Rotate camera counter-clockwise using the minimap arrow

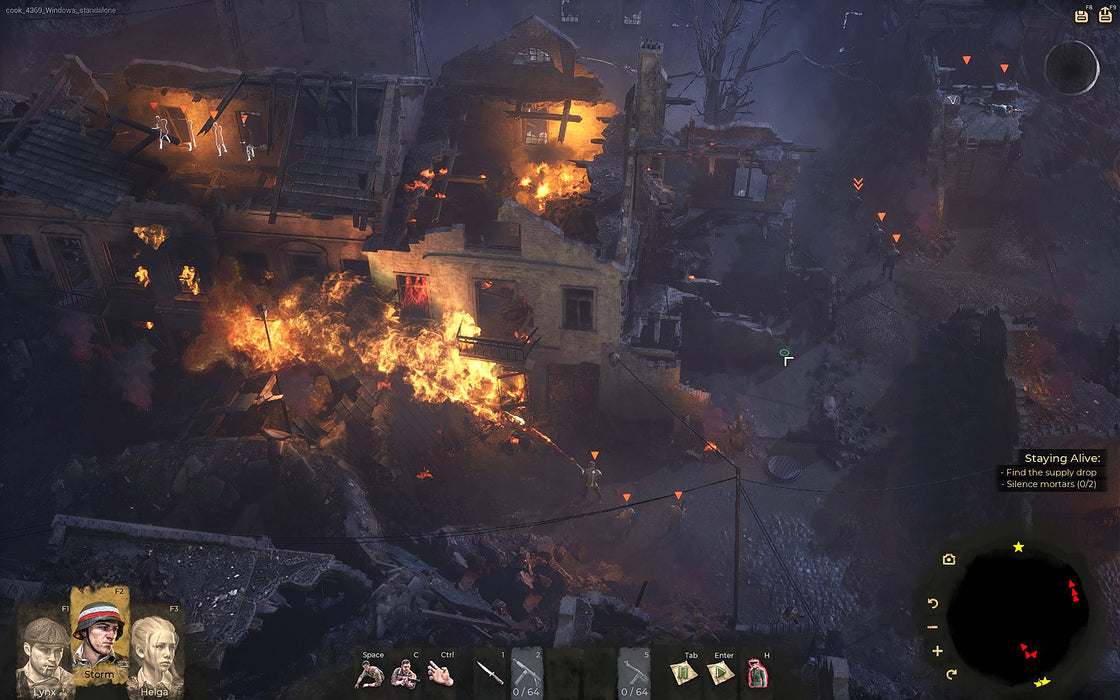(x=934, y=603)
